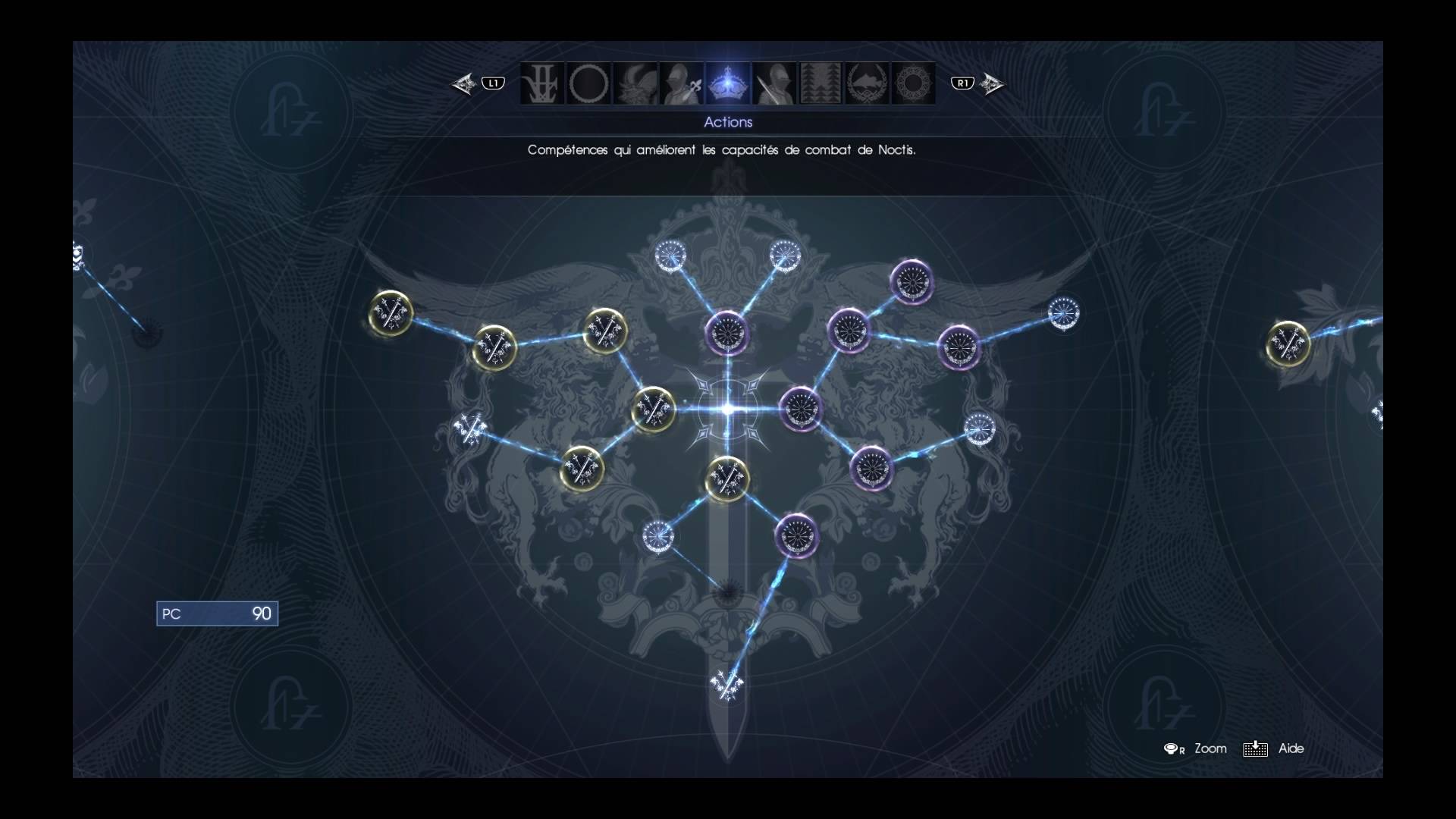Switch to the trident emblem tab
Viewport: 1456px width, 819px height.
[x=542, y=83]
